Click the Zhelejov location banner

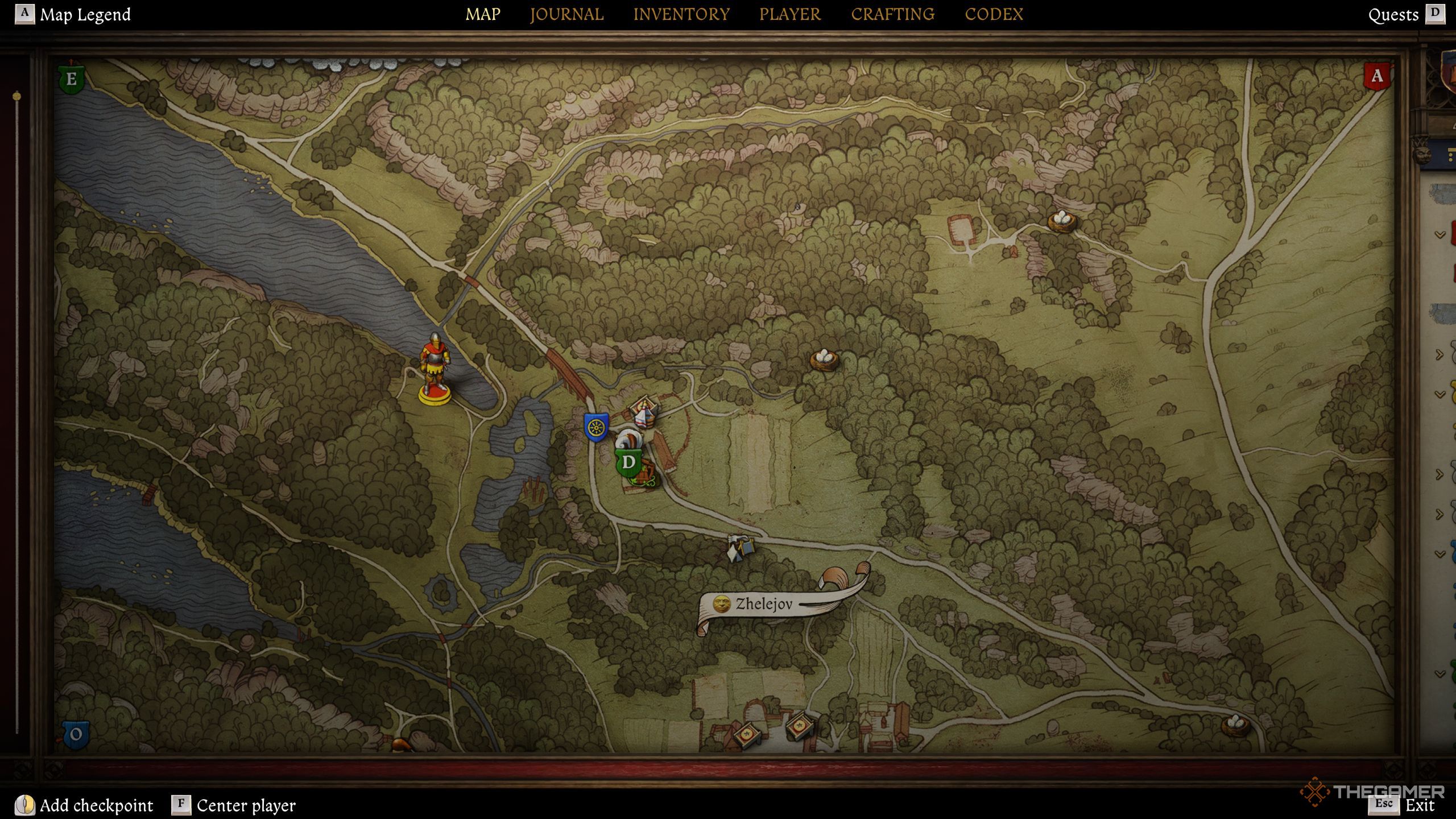763,604
